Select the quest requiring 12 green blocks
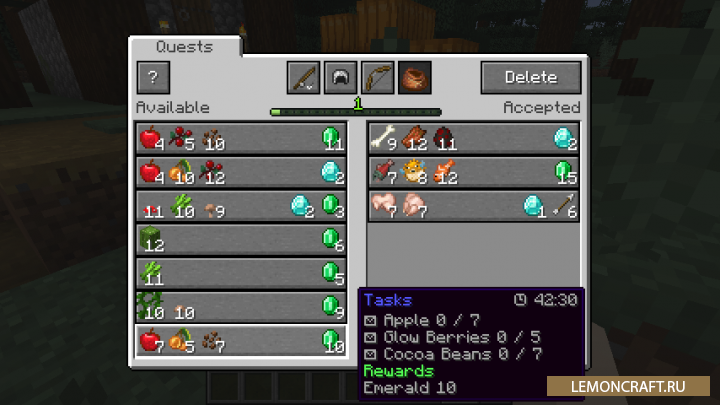Viewport: 720px width, 405px height. point(241,240)
